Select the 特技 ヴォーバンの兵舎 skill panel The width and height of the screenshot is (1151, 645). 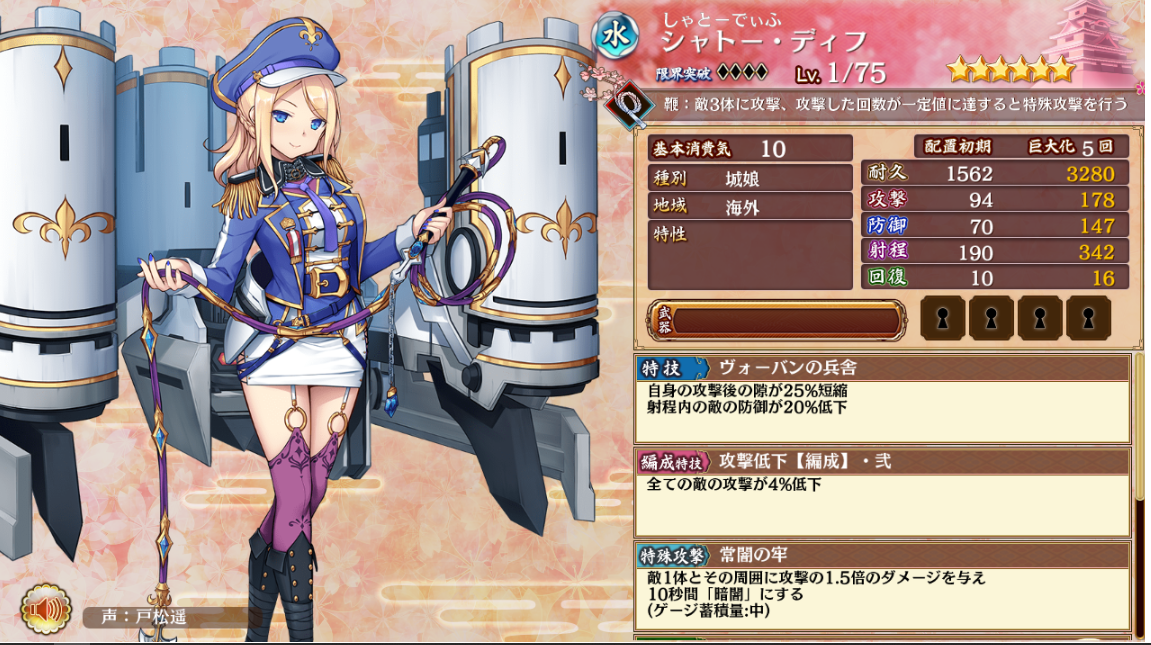[883, 398]
